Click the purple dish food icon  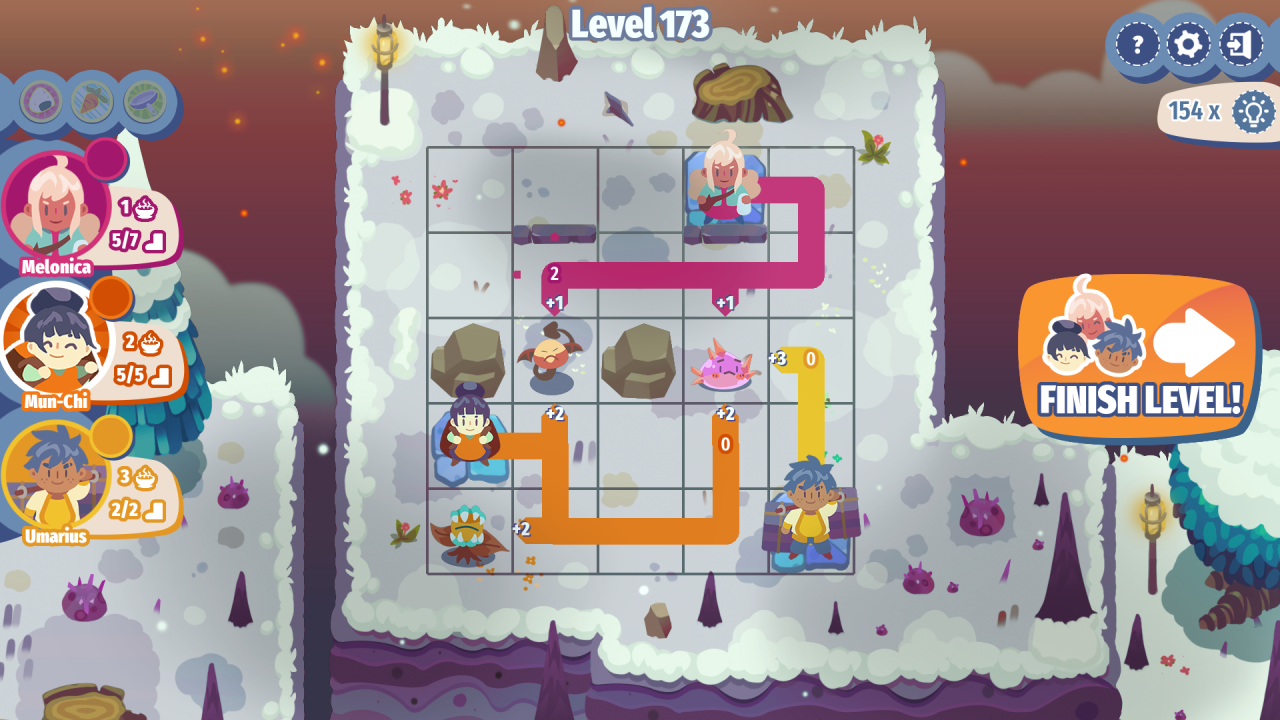click(x=145, y=101)
